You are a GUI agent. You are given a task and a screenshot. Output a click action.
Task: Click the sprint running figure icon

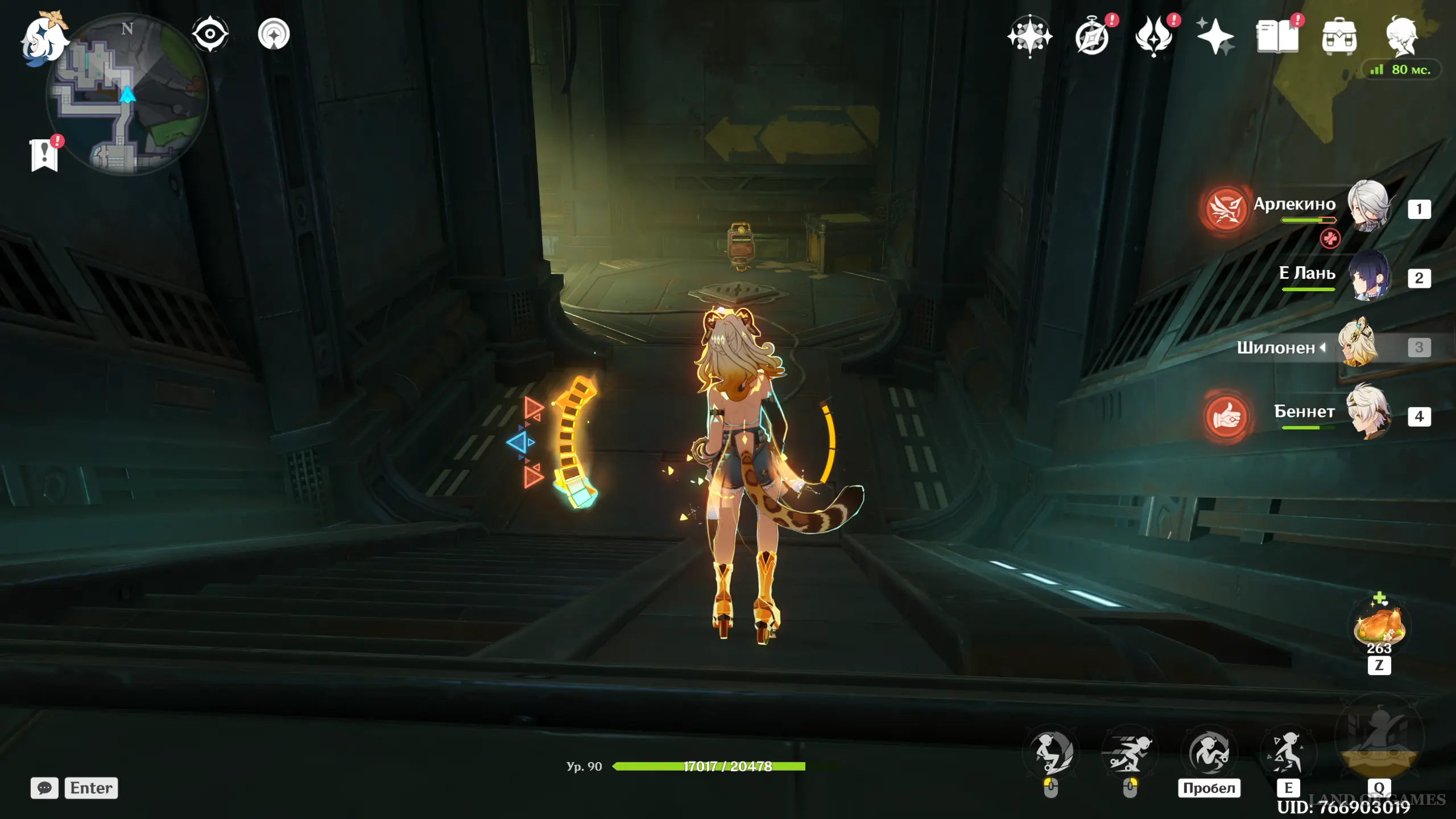pyautogui.click(x=1130, y=754)
